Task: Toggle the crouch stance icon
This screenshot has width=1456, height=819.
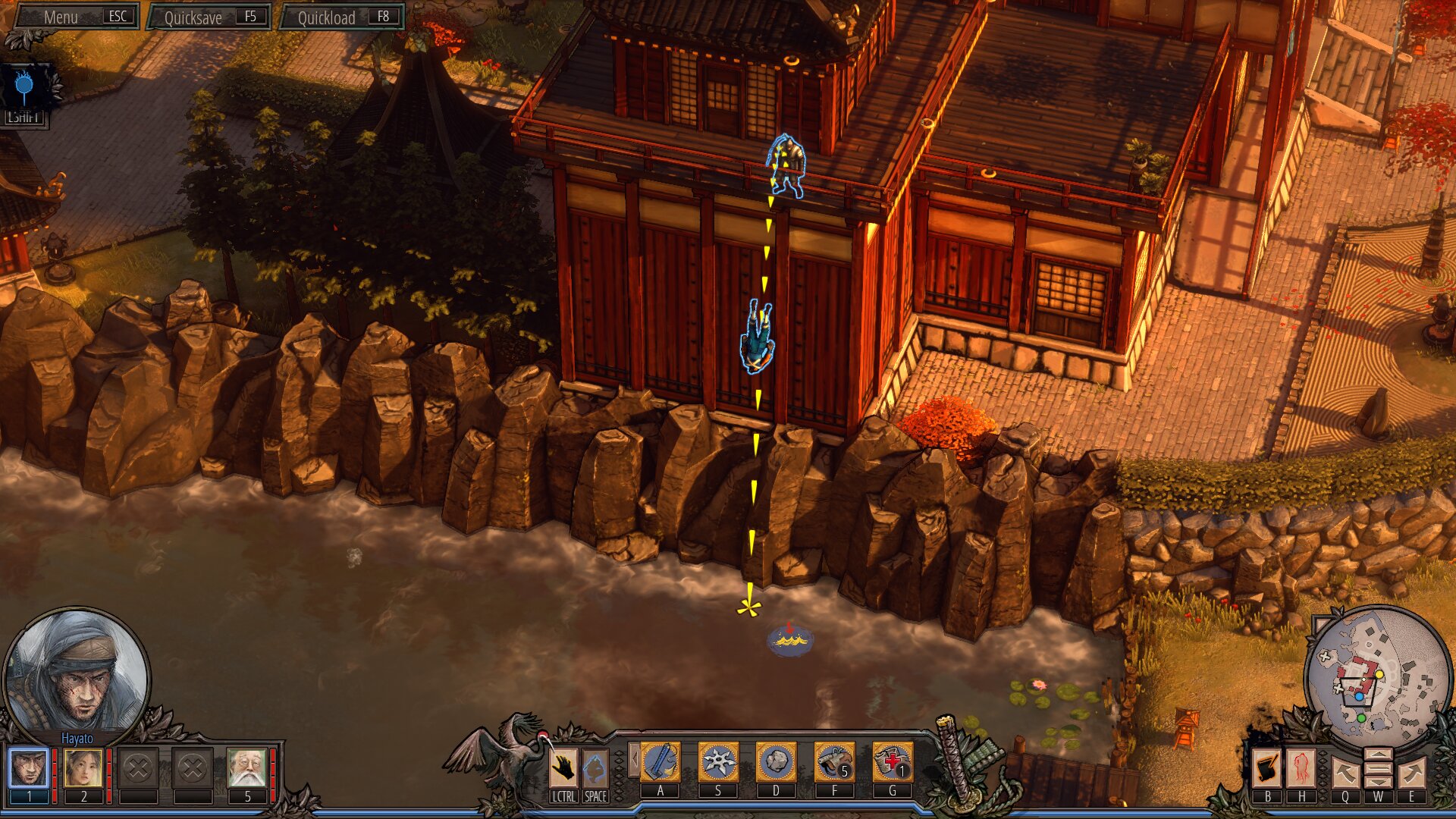Action: 595,768
